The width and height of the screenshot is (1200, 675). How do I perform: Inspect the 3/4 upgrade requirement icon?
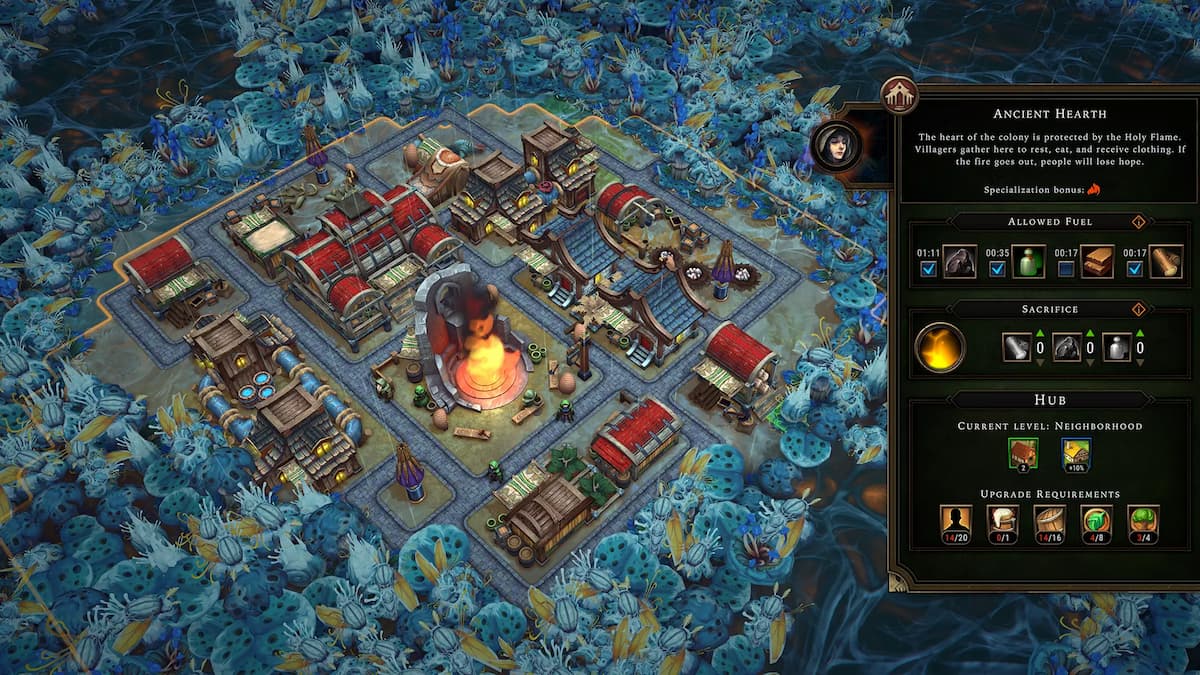1143,524
